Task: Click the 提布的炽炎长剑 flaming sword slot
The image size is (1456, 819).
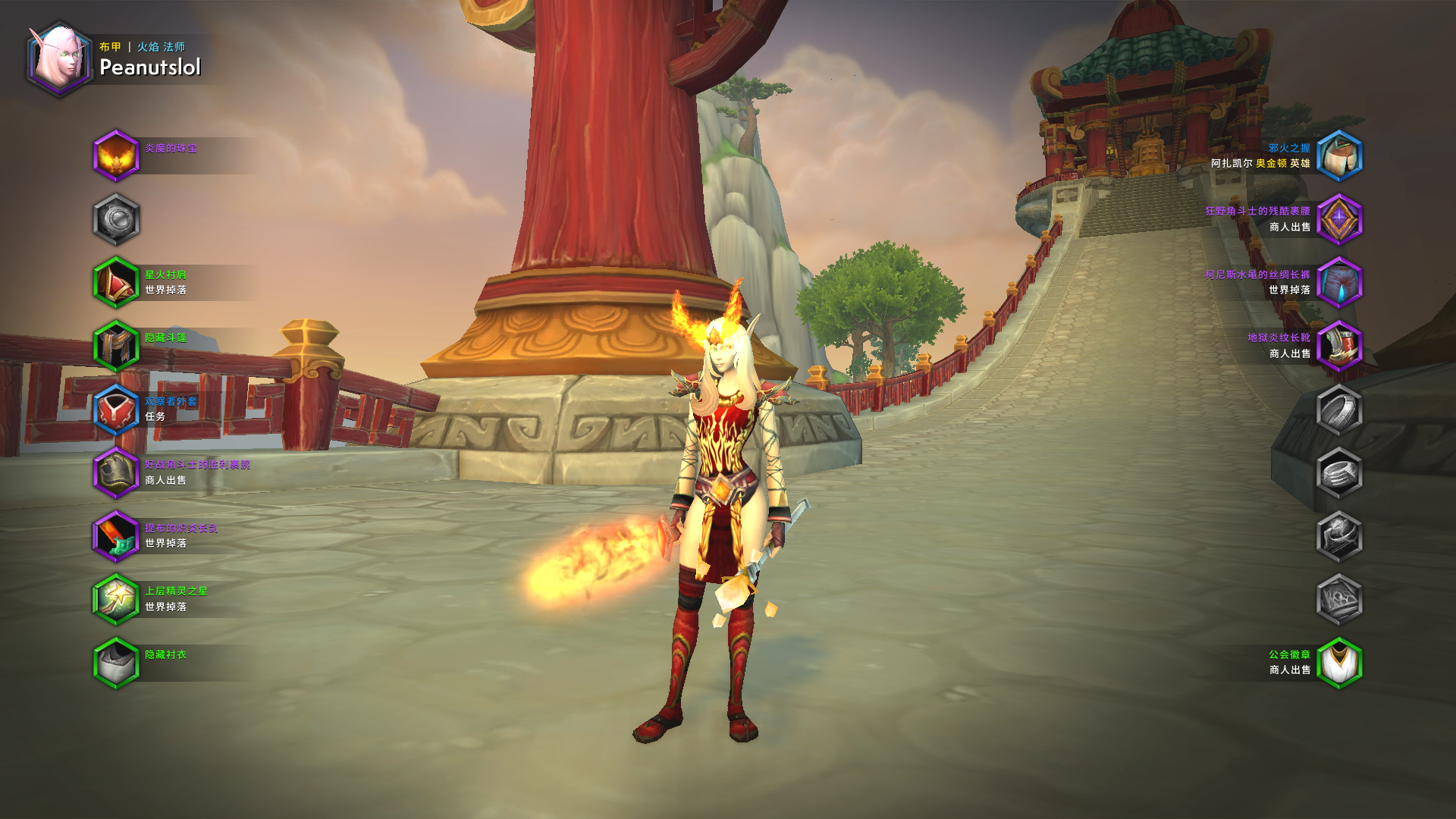Action: point(116,536)
